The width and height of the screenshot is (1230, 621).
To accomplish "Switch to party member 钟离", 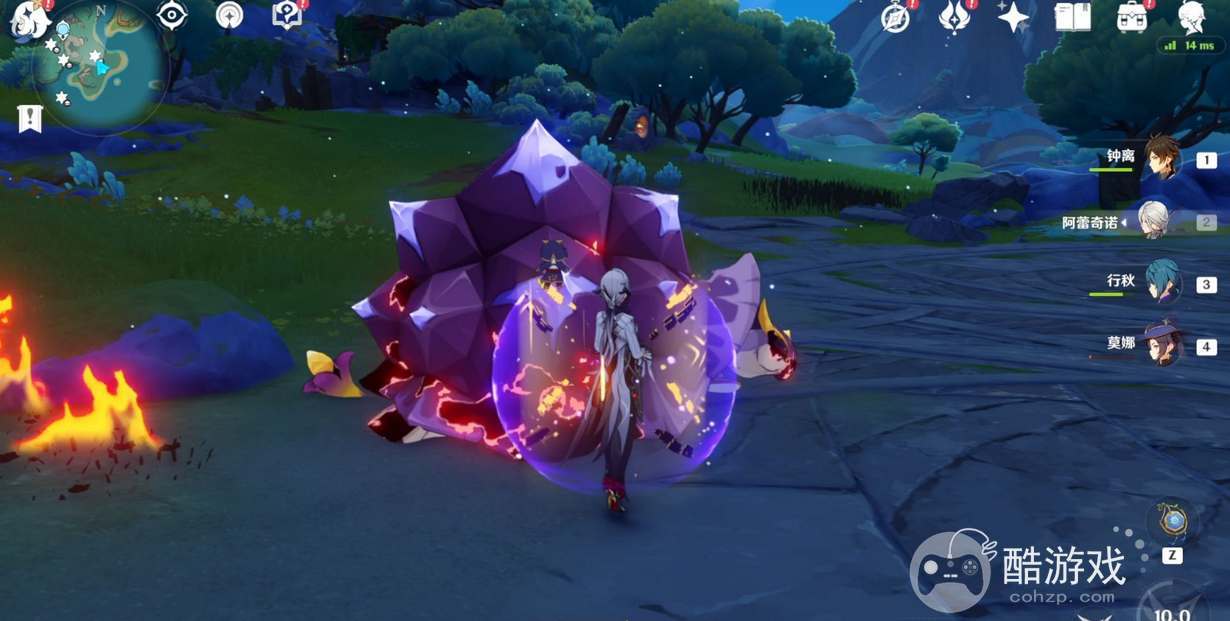I will point(1163,160).
